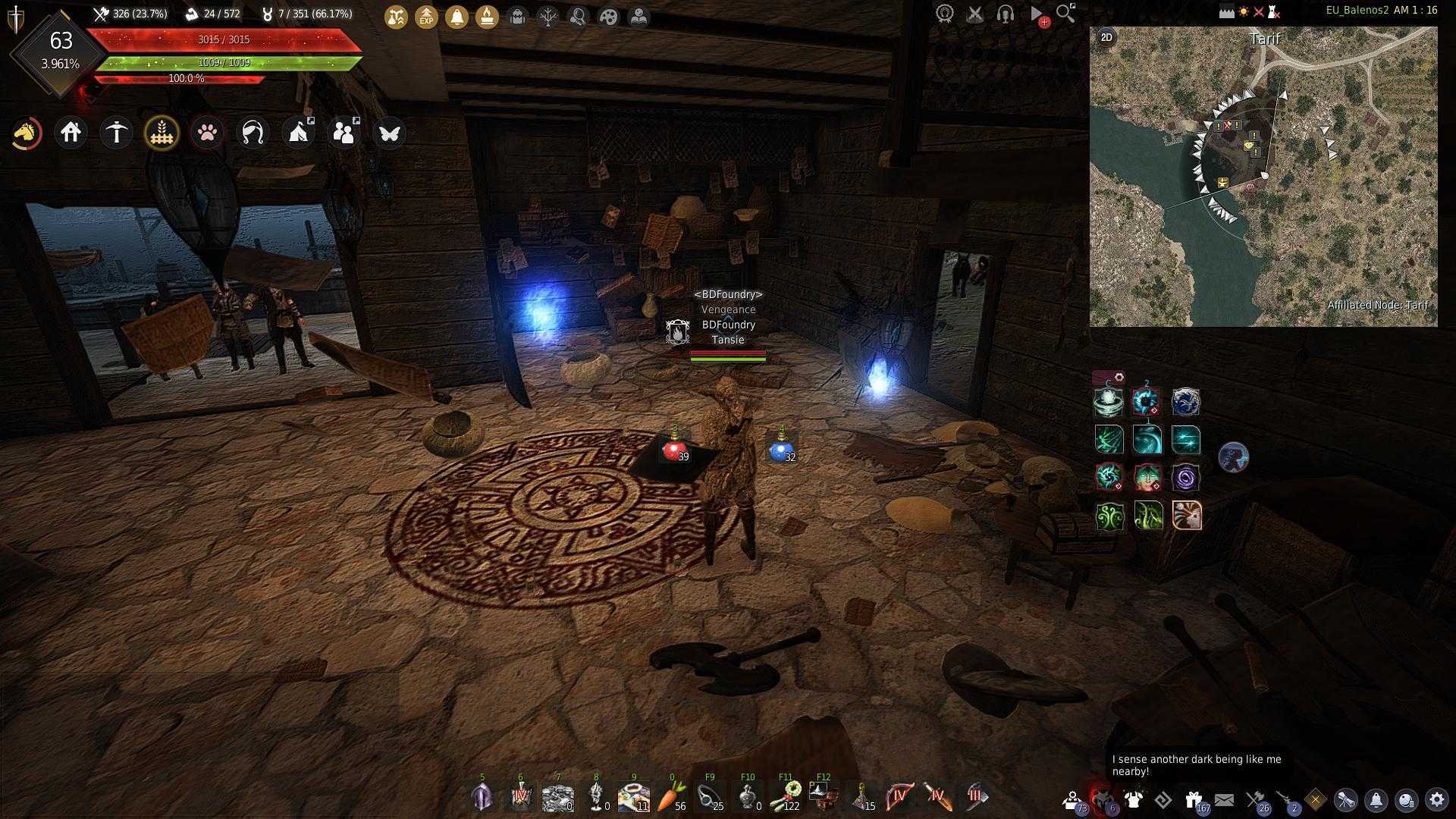Click the red health potion slot
The width and height of the screenshot is (1456, 819).
click(673, 450)
